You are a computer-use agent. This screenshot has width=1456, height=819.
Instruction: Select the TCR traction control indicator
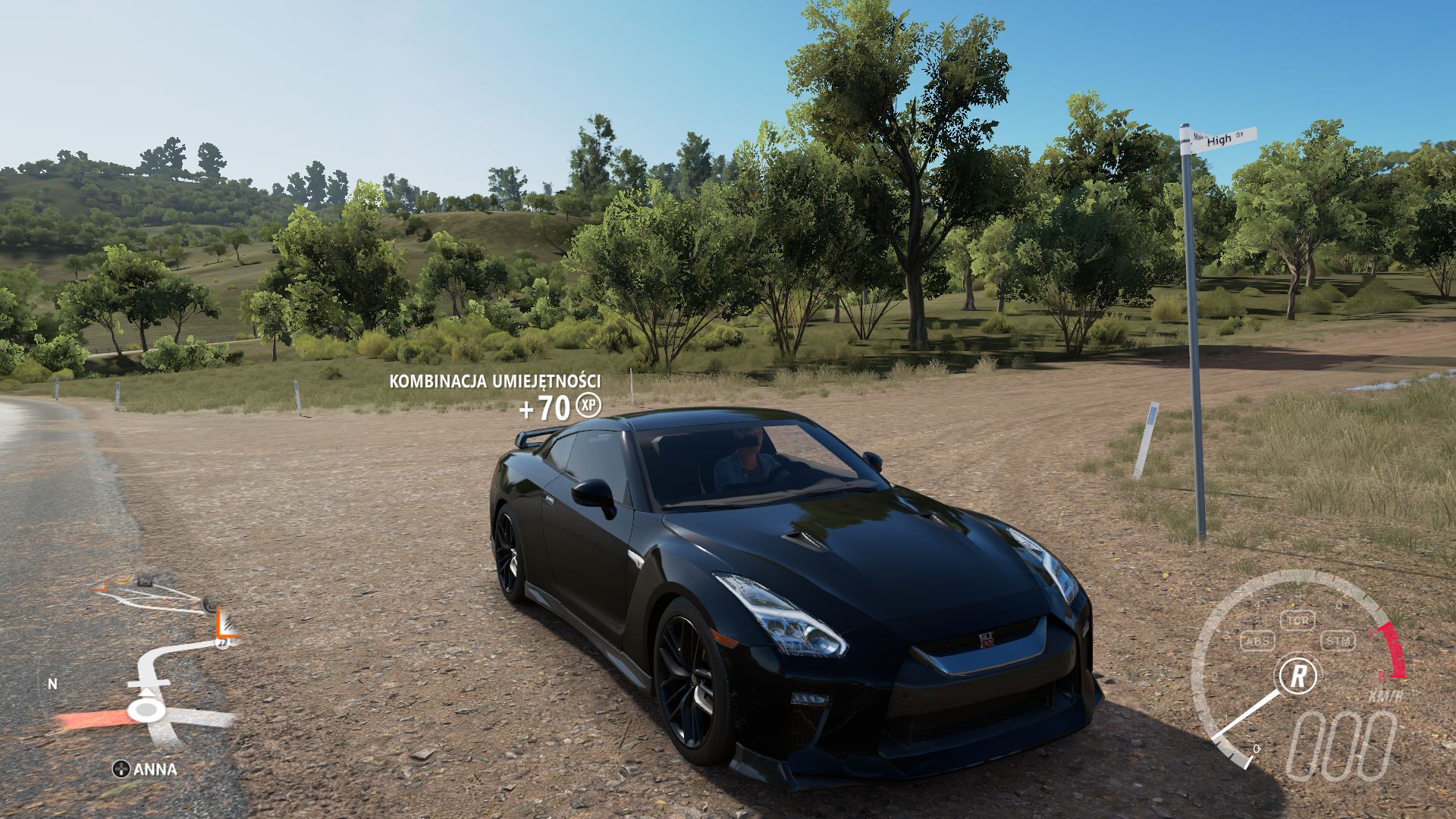(1298, 620)
